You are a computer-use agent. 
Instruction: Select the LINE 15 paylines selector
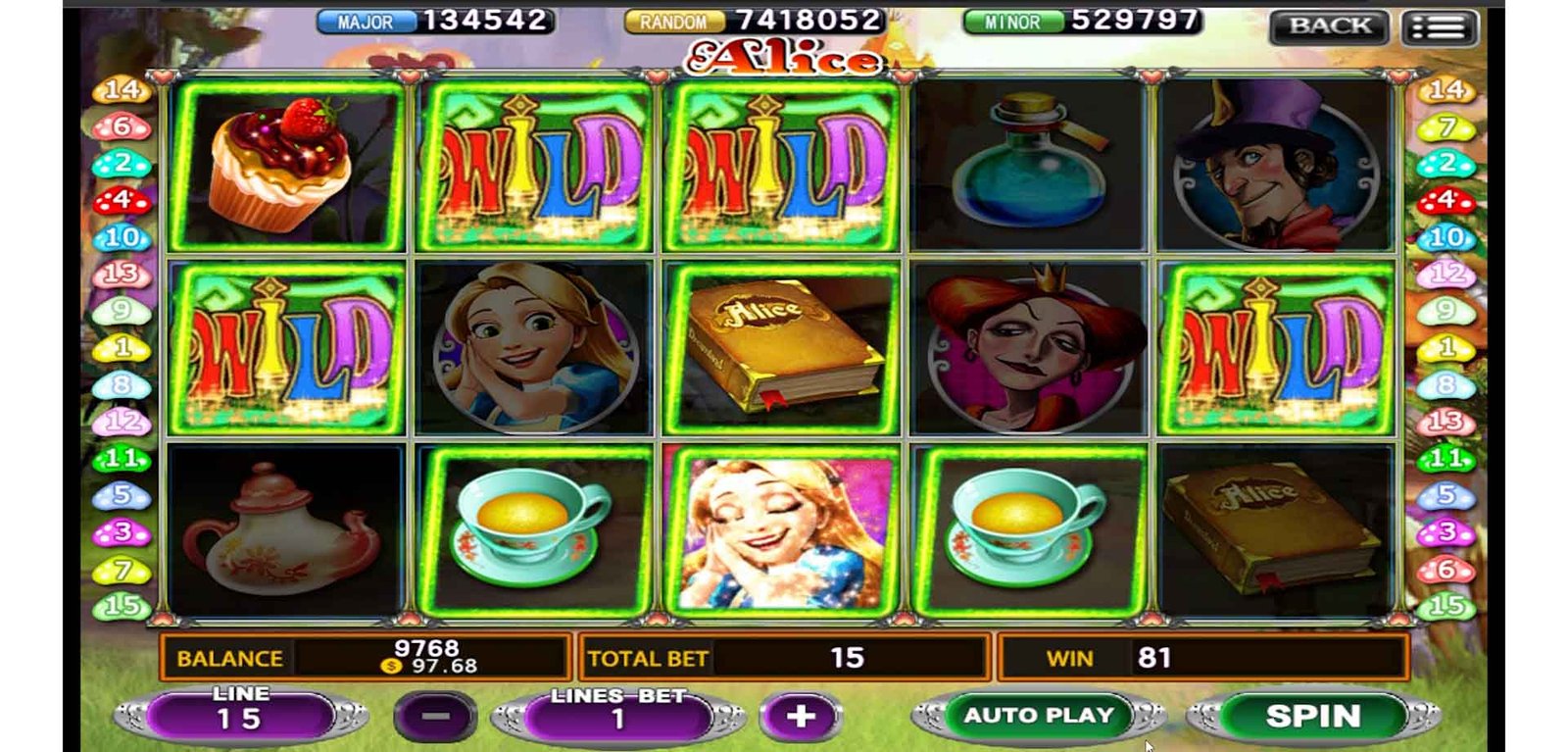[x=240, y=716]
